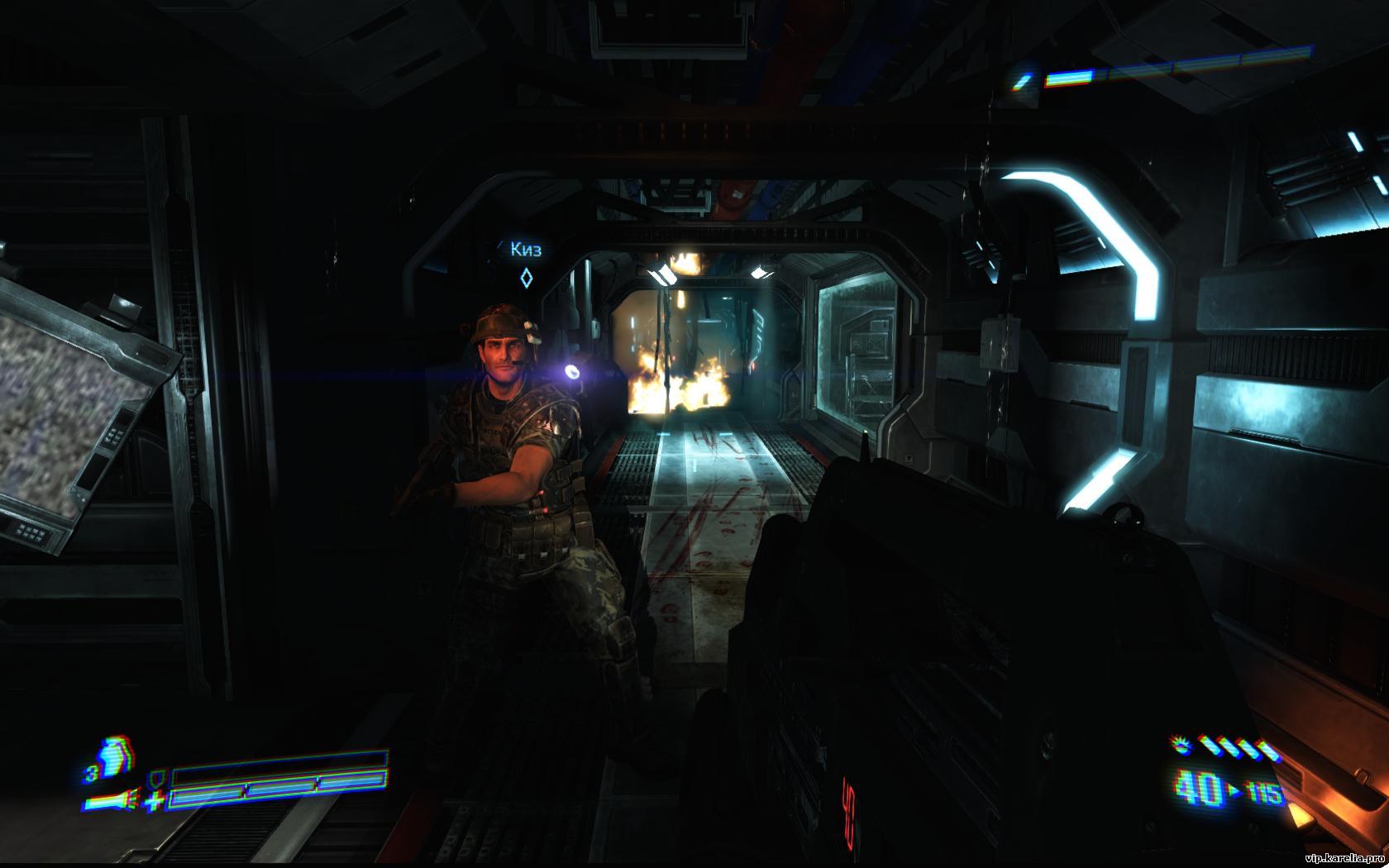Click the health cross icon
1389x868 pixels.
pyautogui.click(x=155, y=800)
